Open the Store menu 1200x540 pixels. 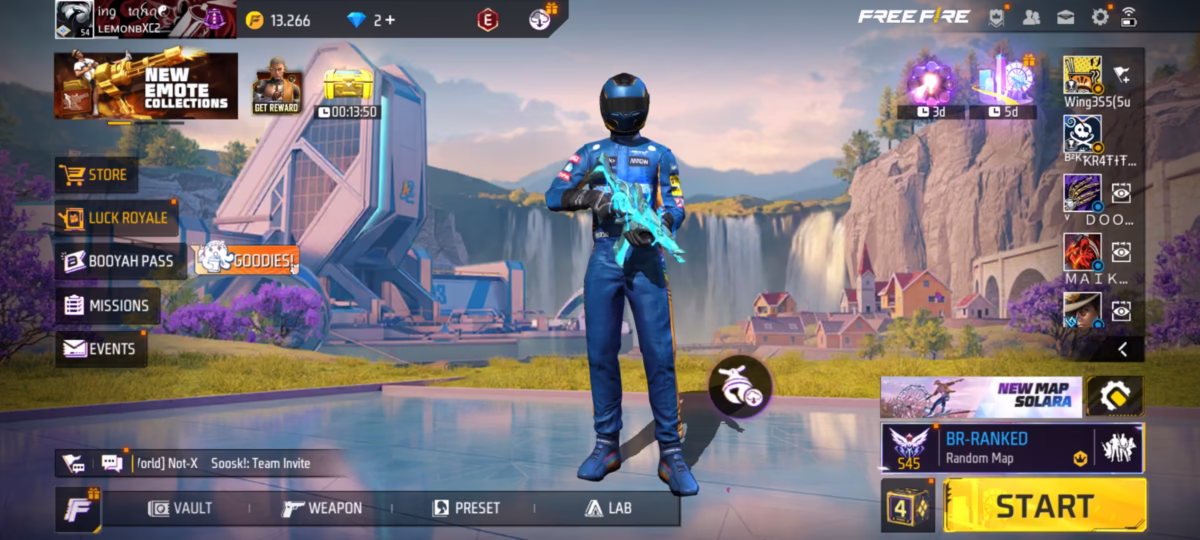96,175
